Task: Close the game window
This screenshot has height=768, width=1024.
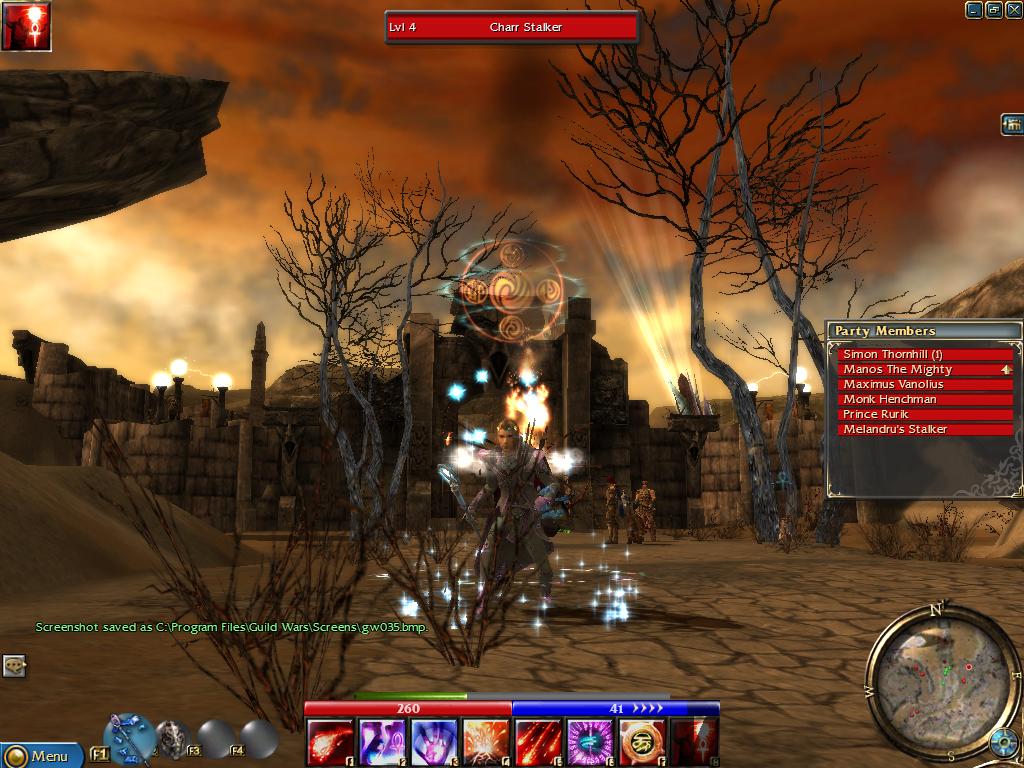Action: 1014,10
